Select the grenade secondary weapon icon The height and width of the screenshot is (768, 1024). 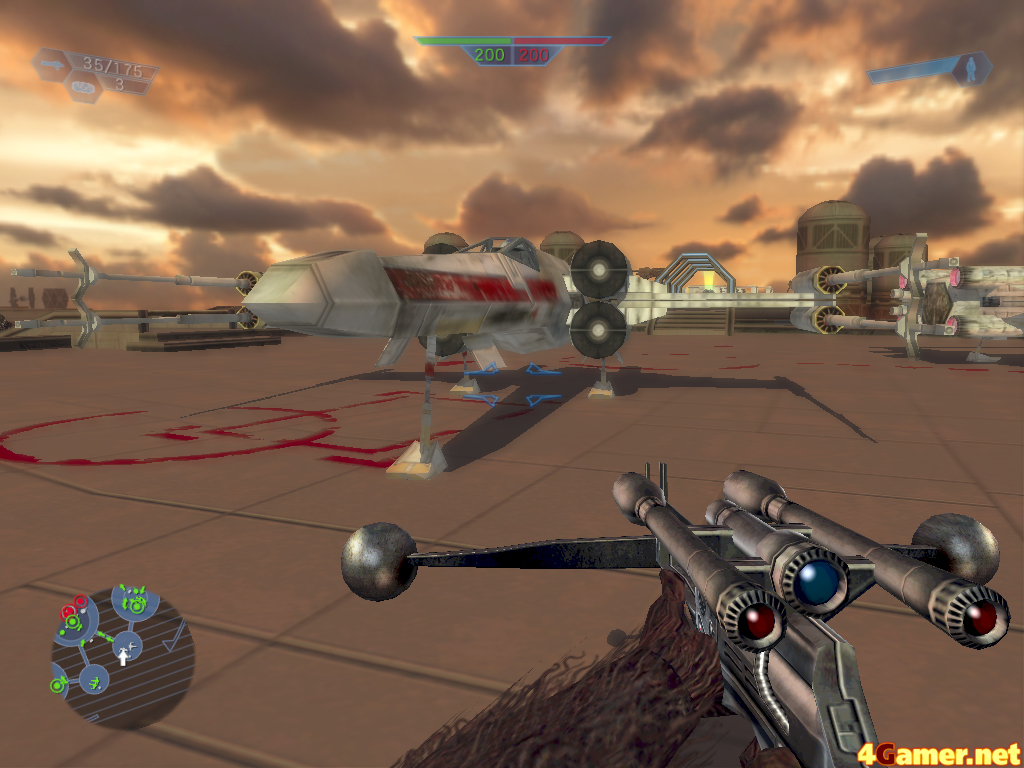click(x=84, y=86)
